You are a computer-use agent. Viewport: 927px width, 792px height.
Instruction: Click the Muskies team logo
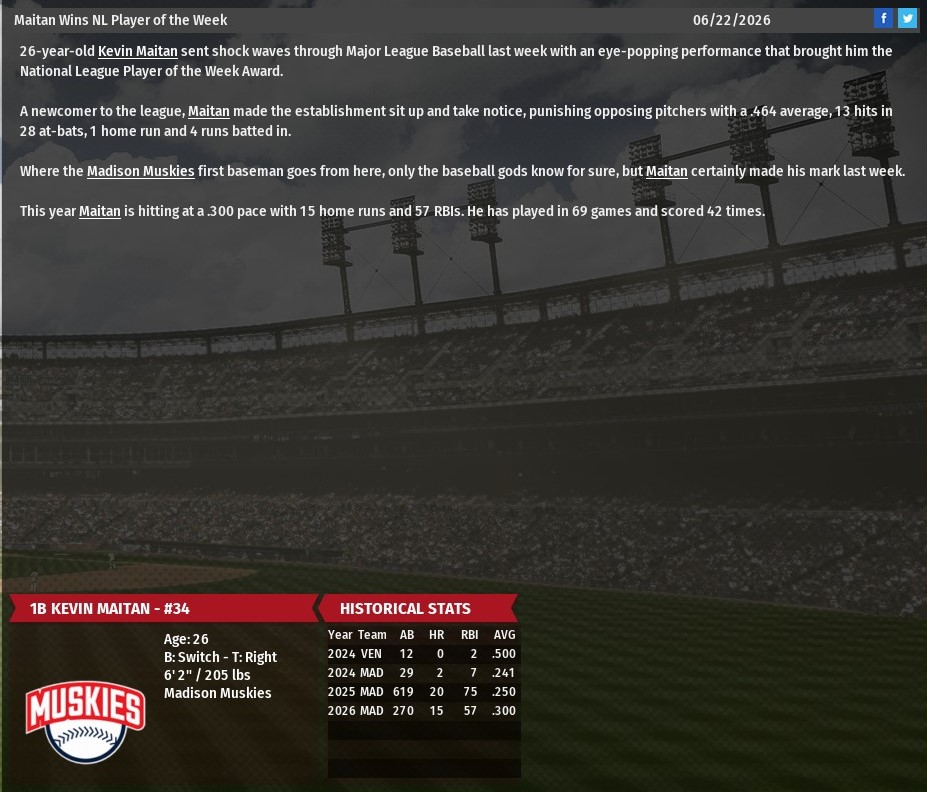[86, 720]
